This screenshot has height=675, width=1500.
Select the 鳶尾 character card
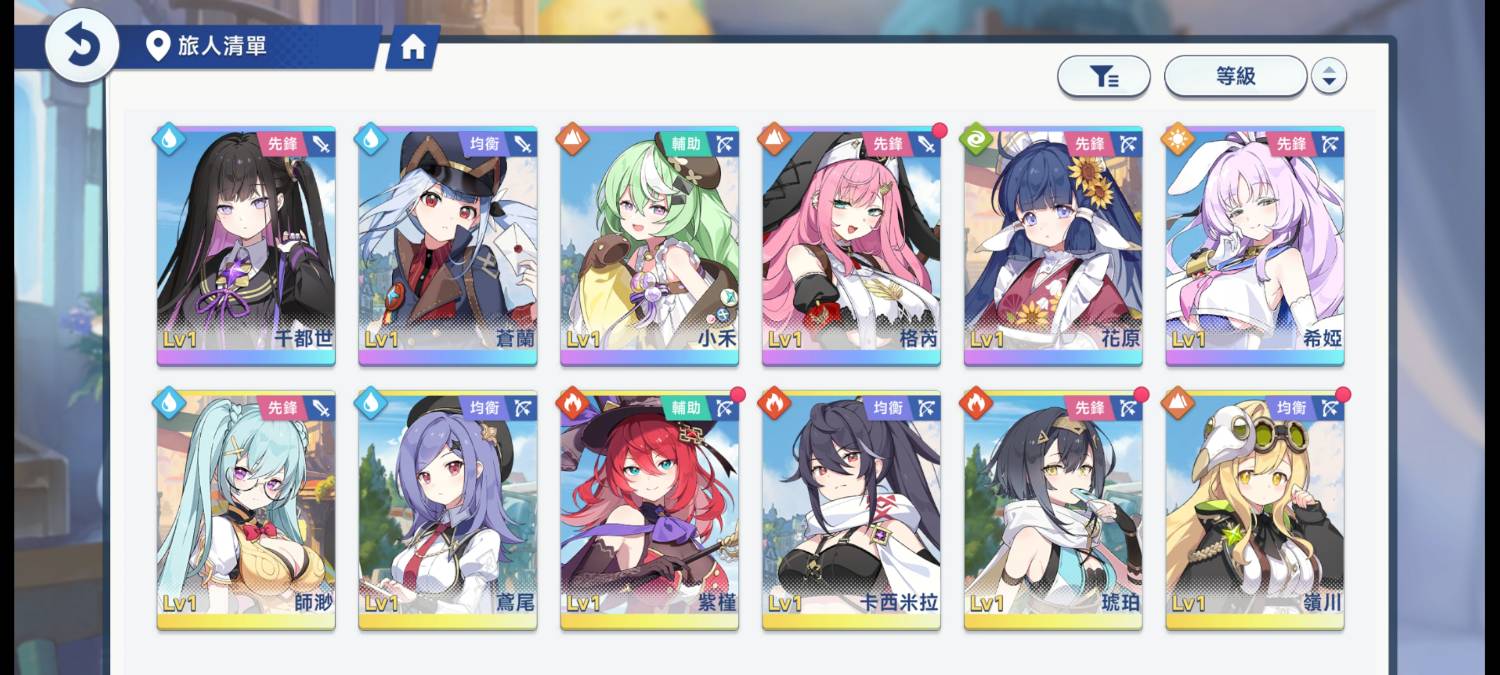(448, 510)
